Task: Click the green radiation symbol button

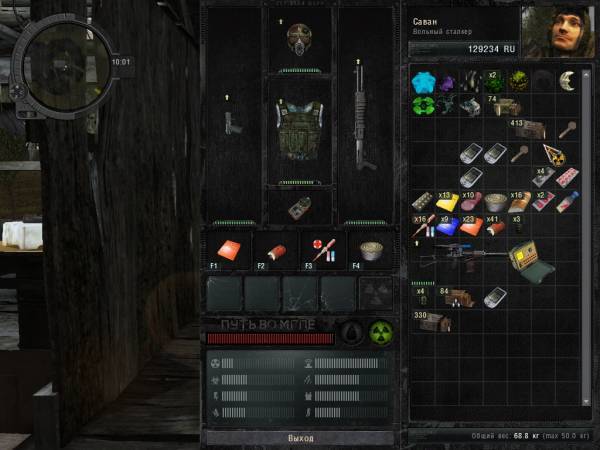Action: [380, 332]
